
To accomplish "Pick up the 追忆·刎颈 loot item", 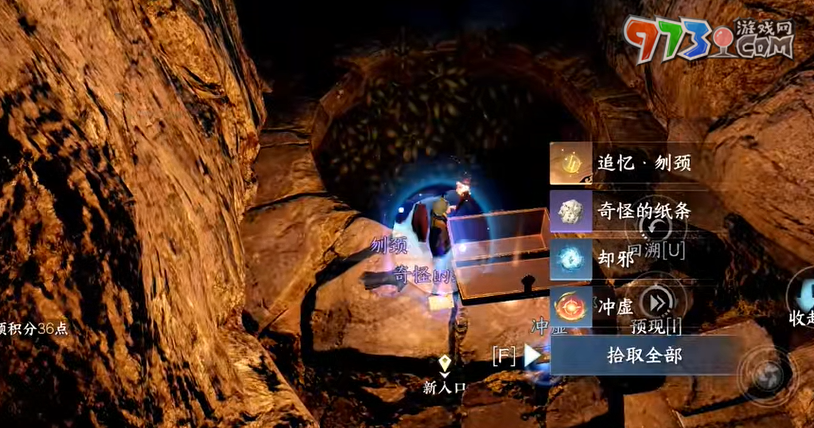I will (x=635, y=163).
